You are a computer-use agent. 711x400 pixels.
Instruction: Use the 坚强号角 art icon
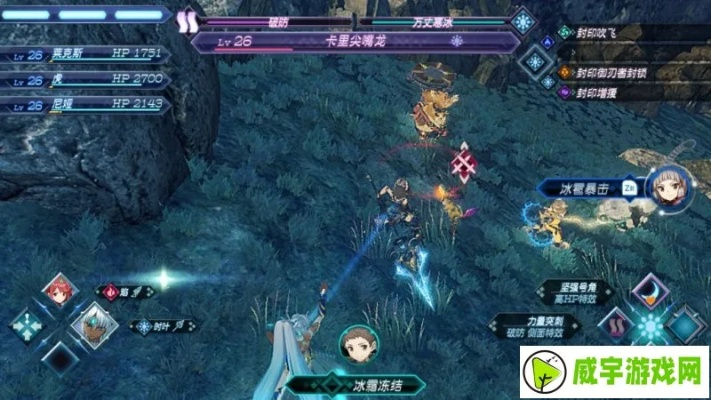(649, 293)
